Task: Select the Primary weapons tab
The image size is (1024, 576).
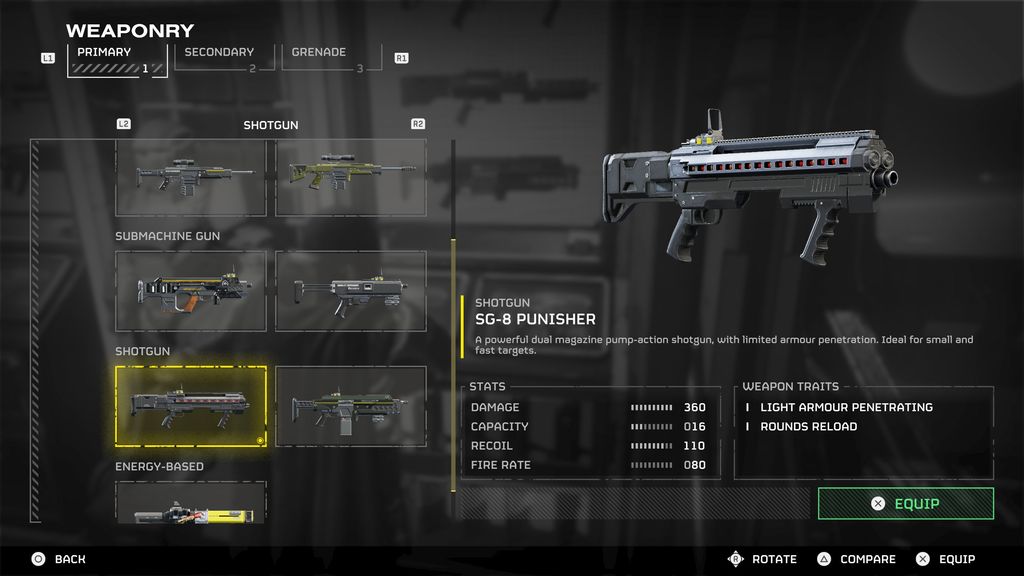Action: 117,58
